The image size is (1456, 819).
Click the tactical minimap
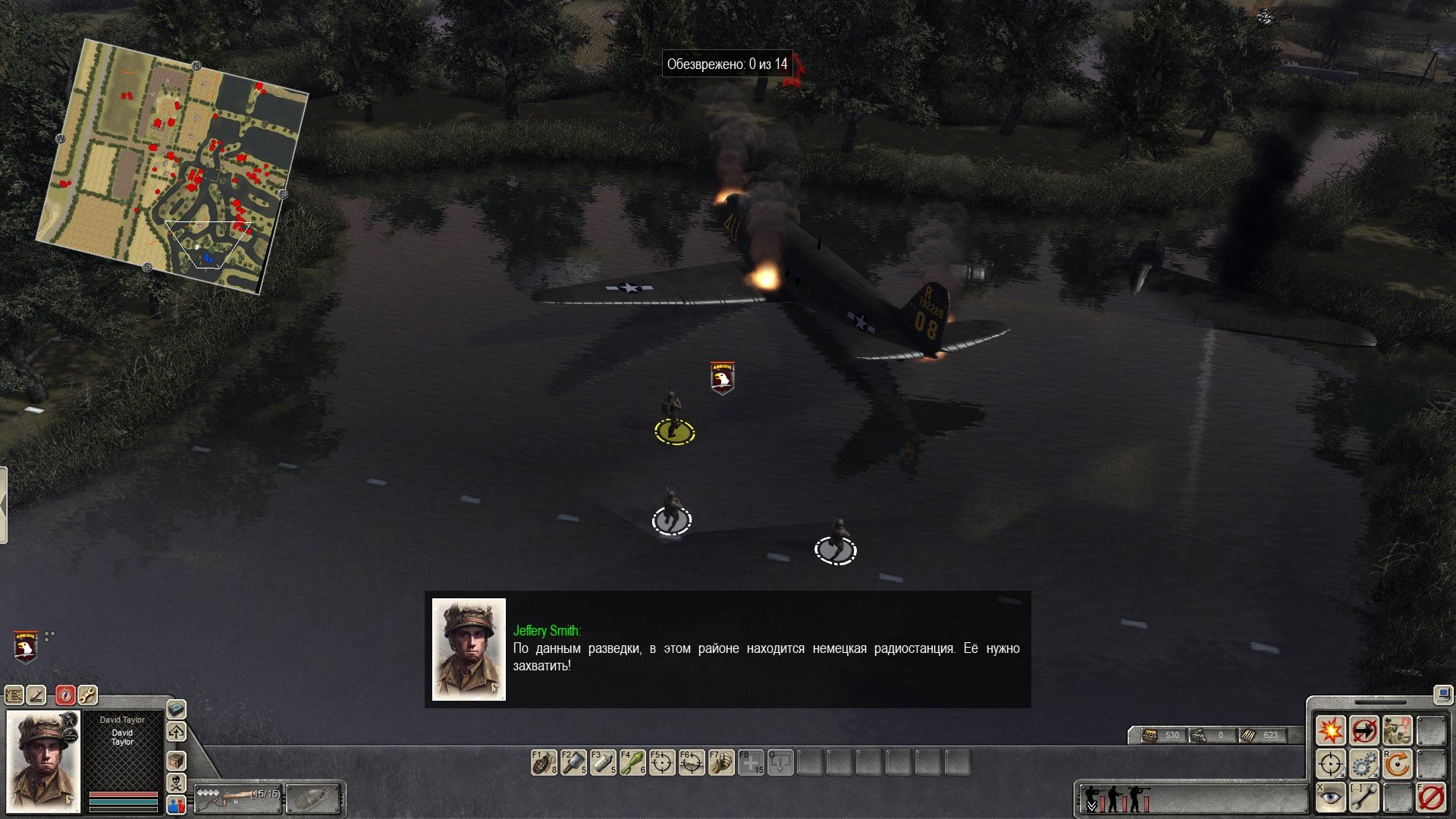pyautogui.click(x=171, y=167)
